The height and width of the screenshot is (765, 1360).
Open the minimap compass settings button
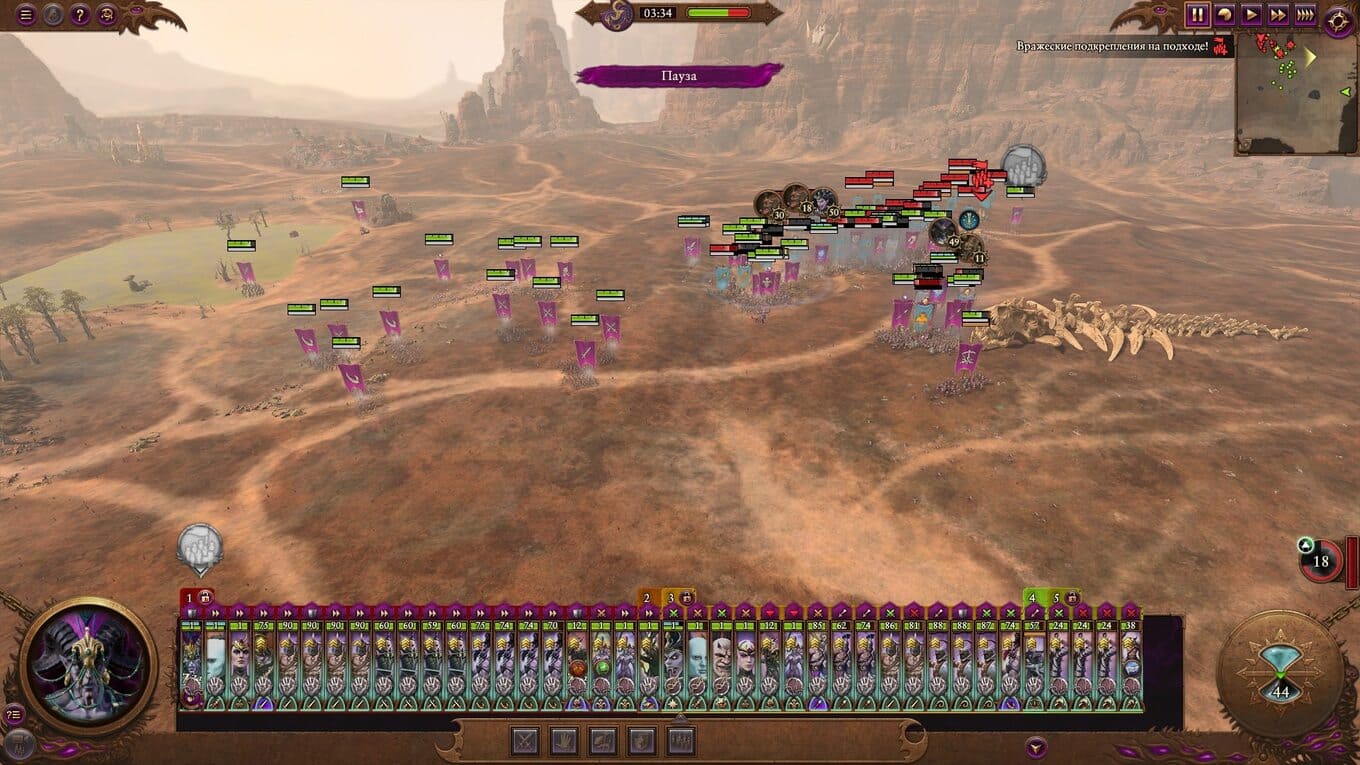[x=1338, y=21]
